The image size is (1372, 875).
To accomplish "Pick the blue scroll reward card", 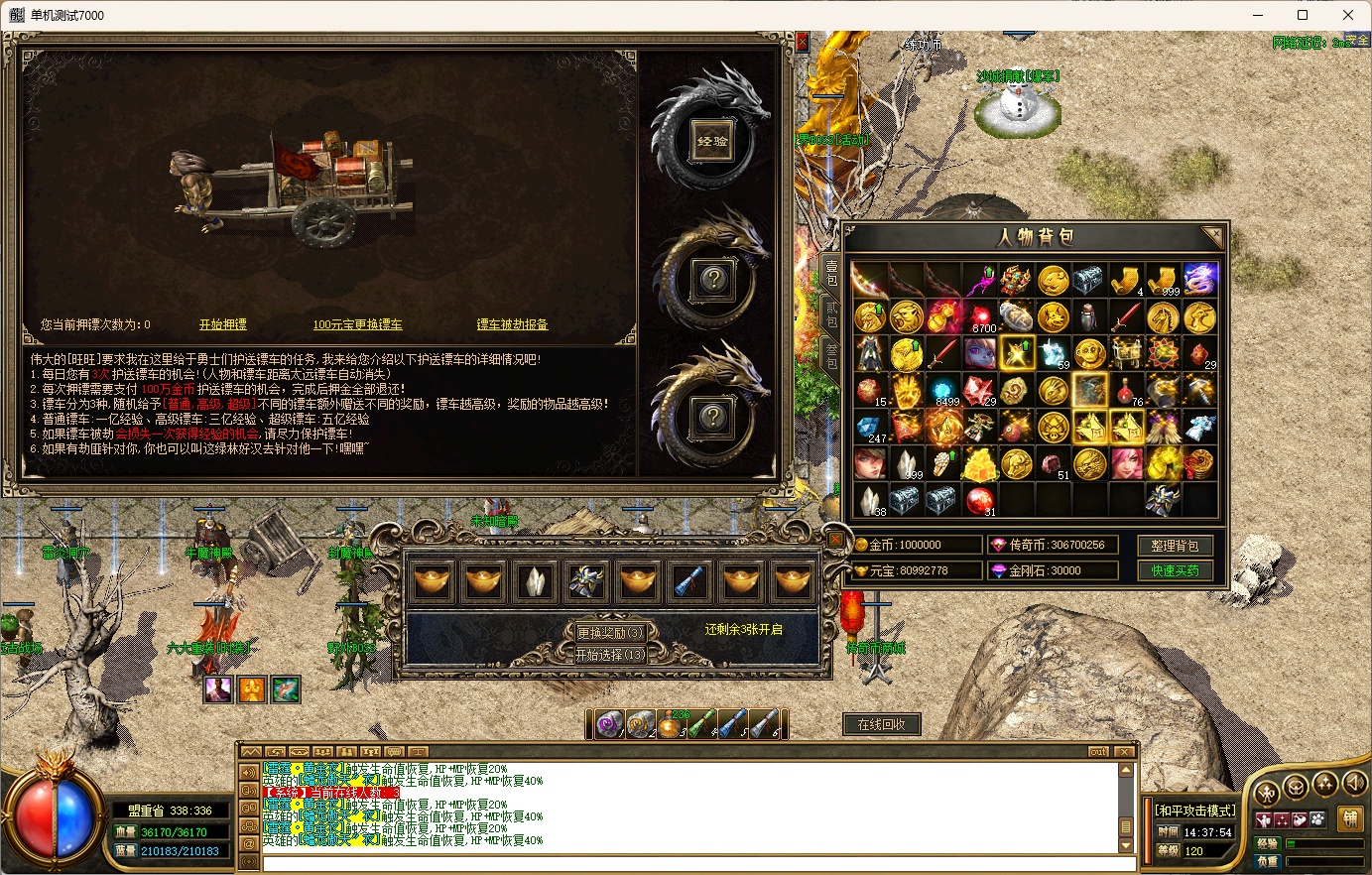I will click(x=689, y=582).
